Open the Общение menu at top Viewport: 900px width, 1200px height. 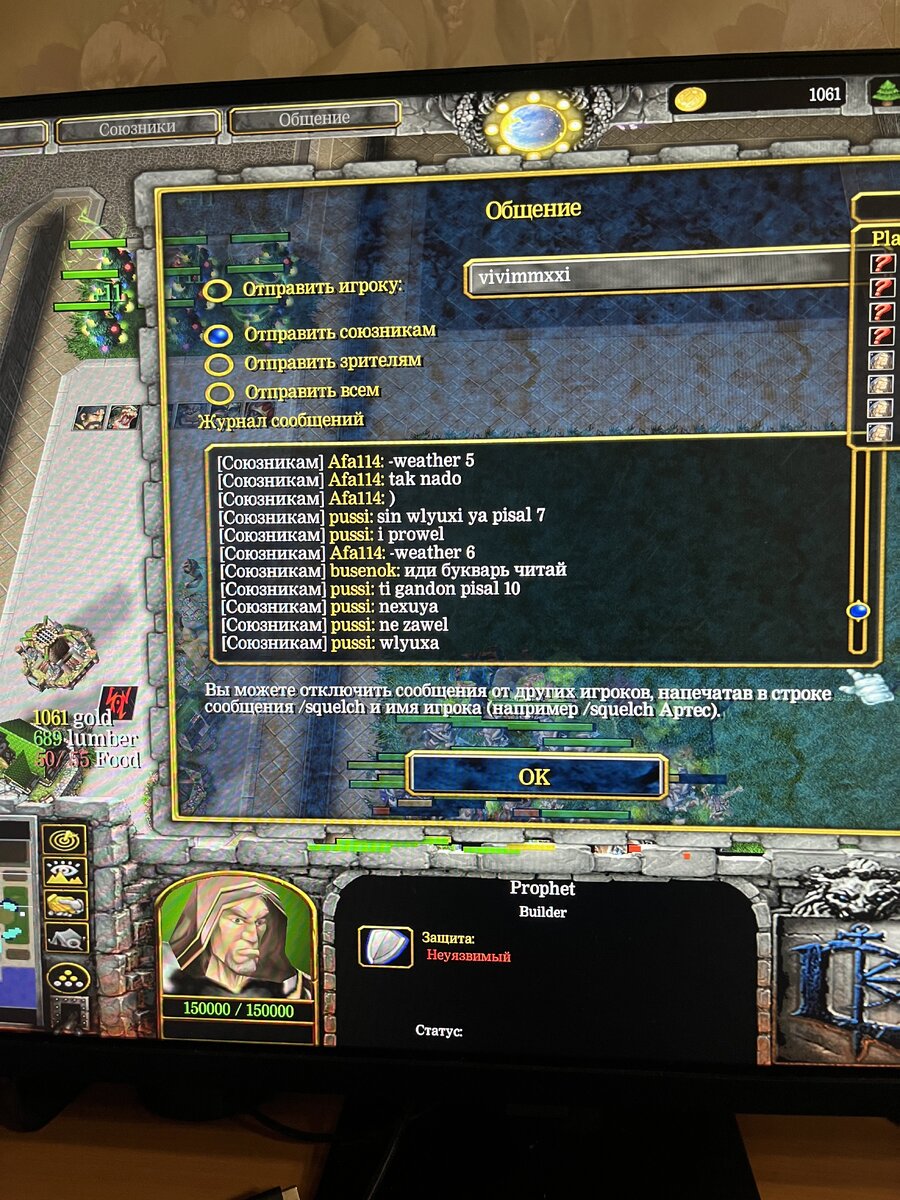314,118
